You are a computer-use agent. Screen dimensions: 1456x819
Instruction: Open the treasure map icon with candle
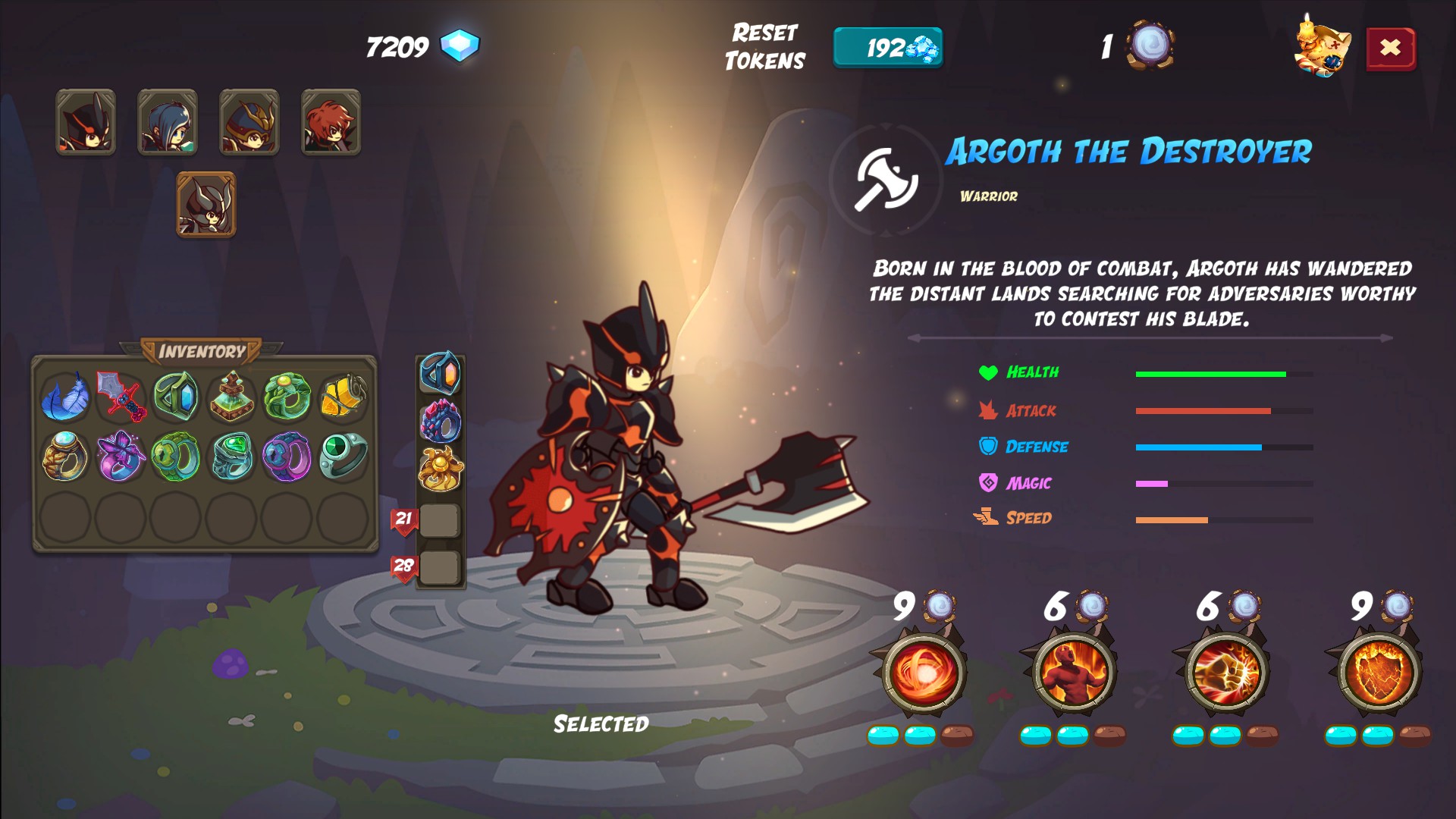(1322, 47)
